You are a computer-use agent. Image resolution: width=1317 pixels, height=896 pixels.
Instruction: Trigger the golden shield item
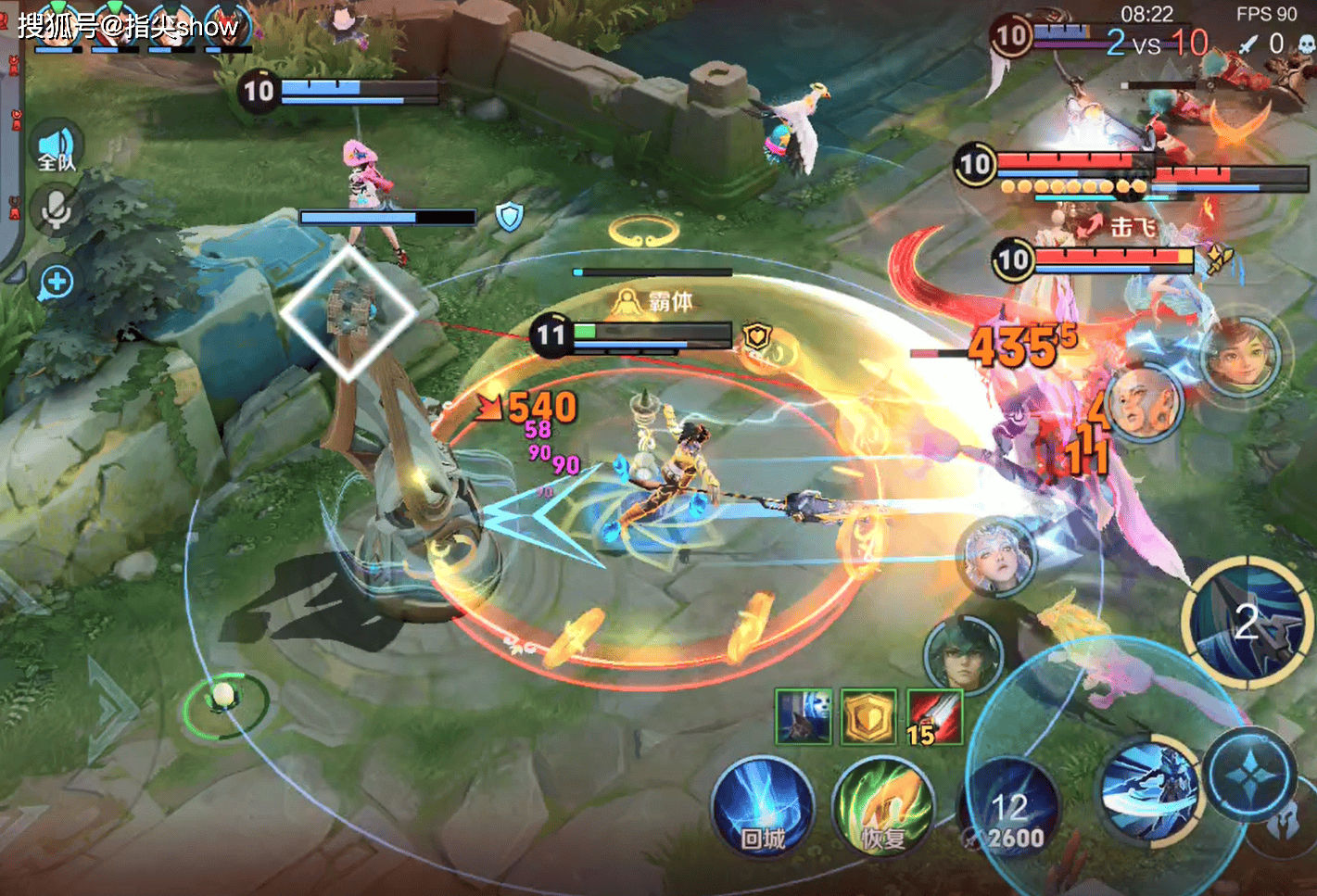868,716
